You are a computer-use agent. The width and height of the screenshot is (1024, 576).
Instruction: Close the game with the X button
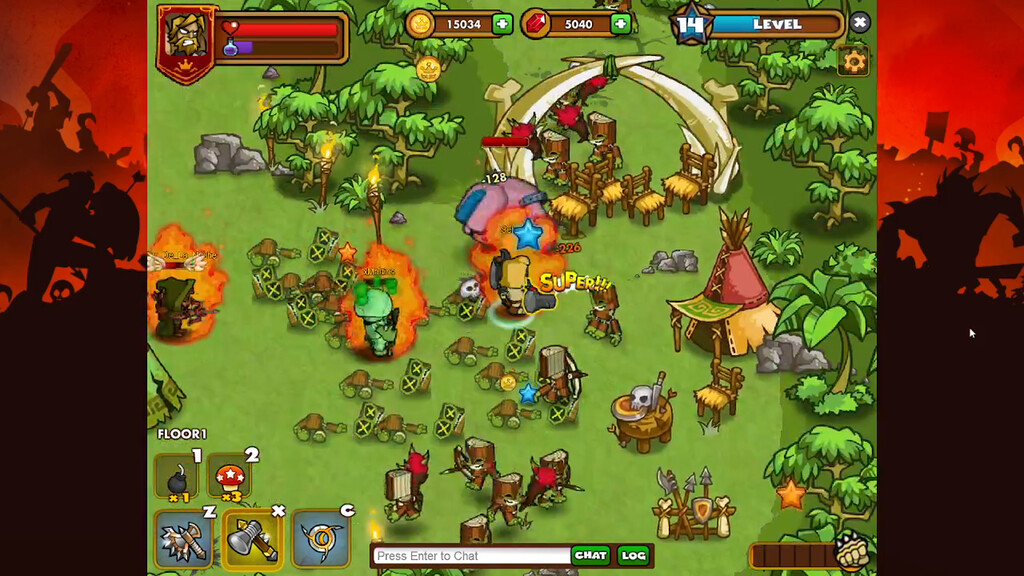pos(859,22)
